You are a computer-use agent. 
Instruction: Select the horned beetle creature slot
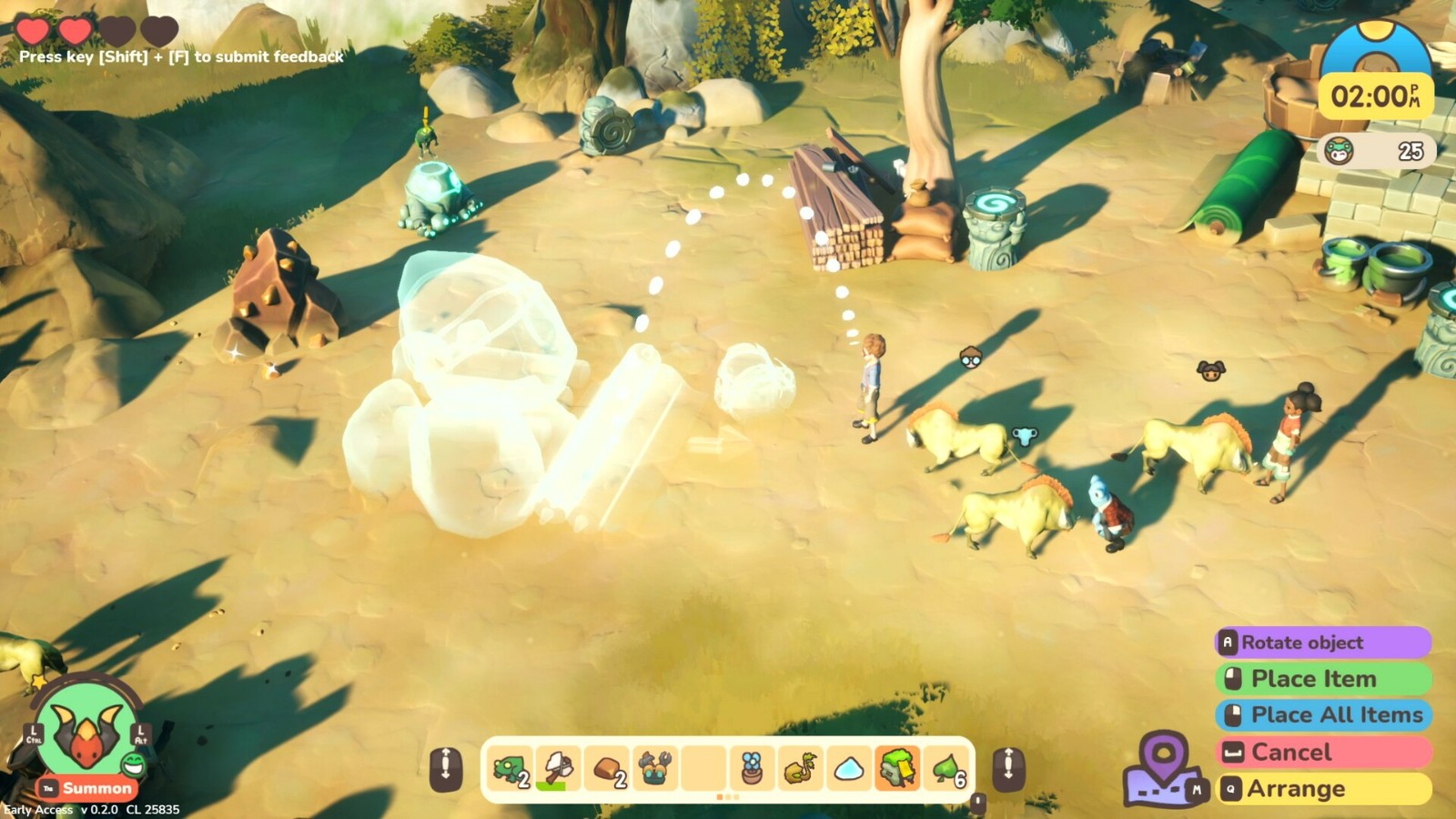pos(655,769)
